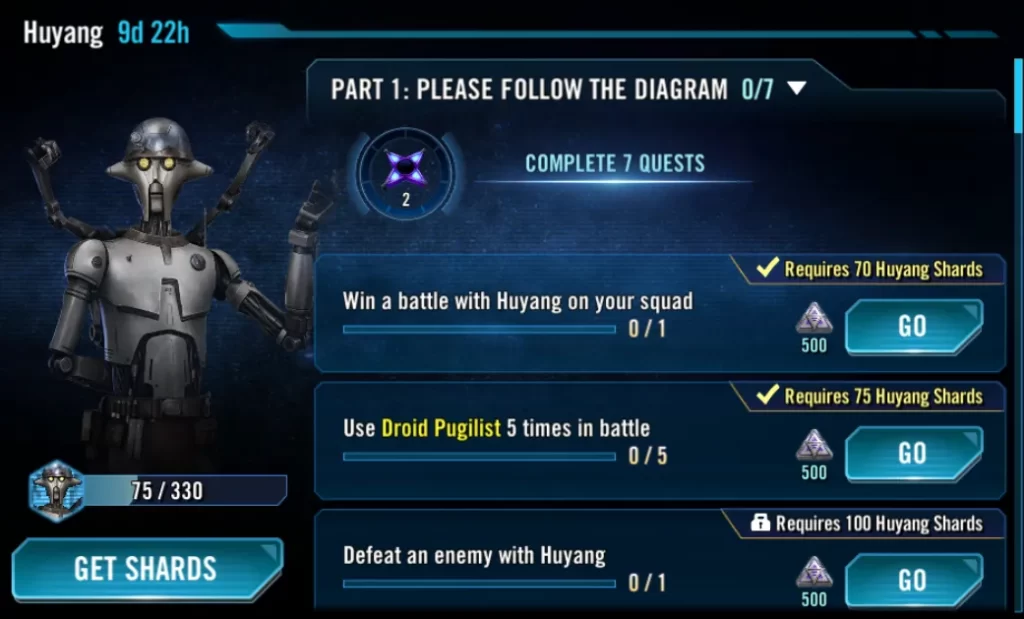This screenshot has width=1024, height=619.
Task: Start the Droid Pugilist quest with GO
Action: point(912,453)
